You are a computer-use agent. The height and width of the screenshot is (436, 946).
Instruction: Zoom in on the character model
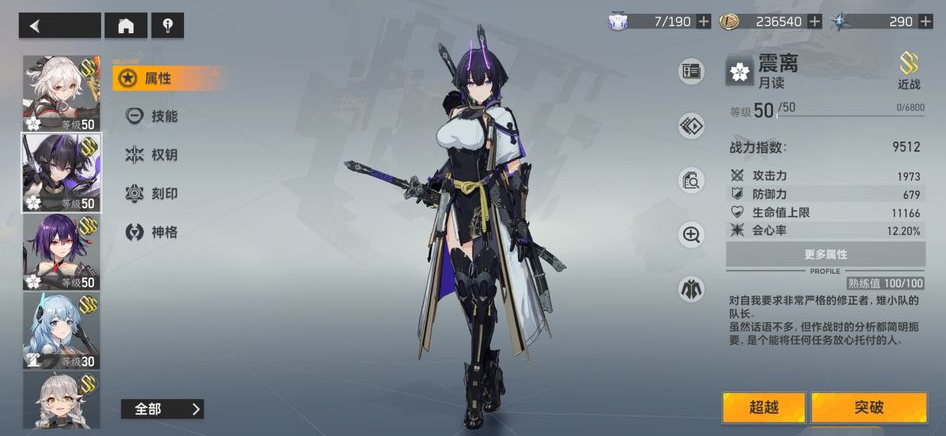tap(691, 235)
